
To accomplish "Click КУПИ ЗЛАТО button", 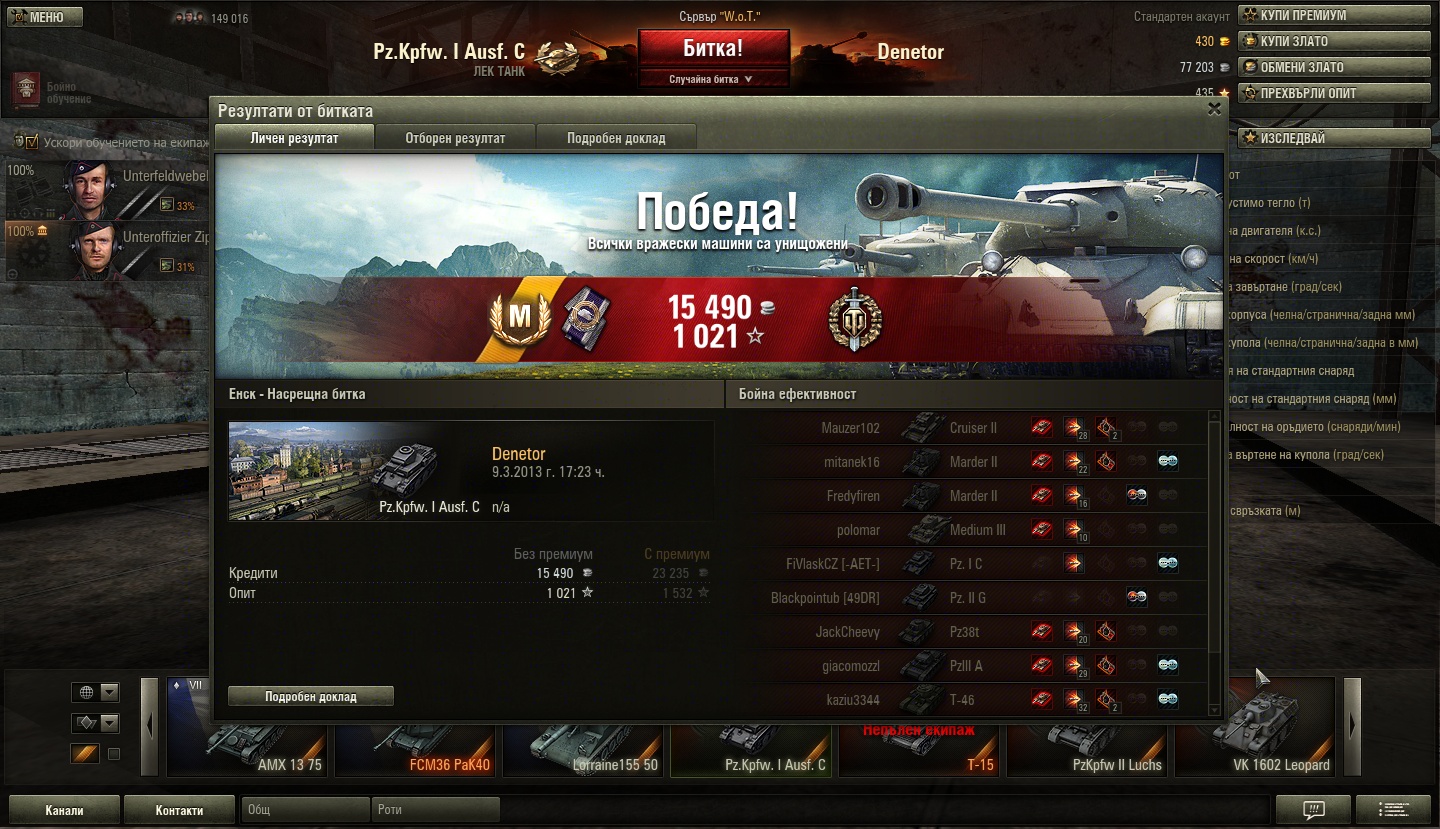I will 1334,41.
